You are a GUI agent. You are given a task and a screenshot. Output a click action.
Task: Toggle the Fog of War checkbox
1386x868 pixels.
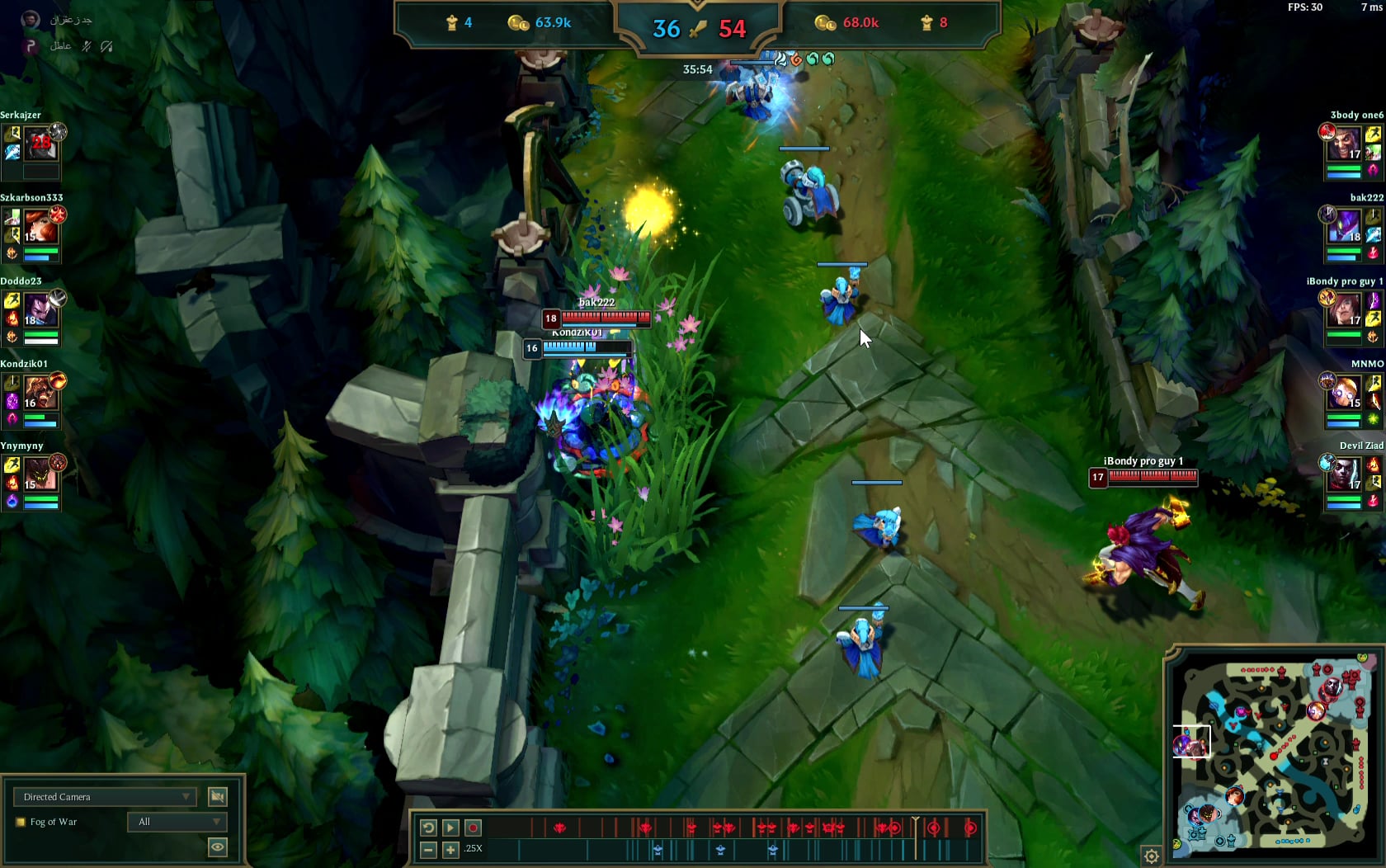point(21,822)
